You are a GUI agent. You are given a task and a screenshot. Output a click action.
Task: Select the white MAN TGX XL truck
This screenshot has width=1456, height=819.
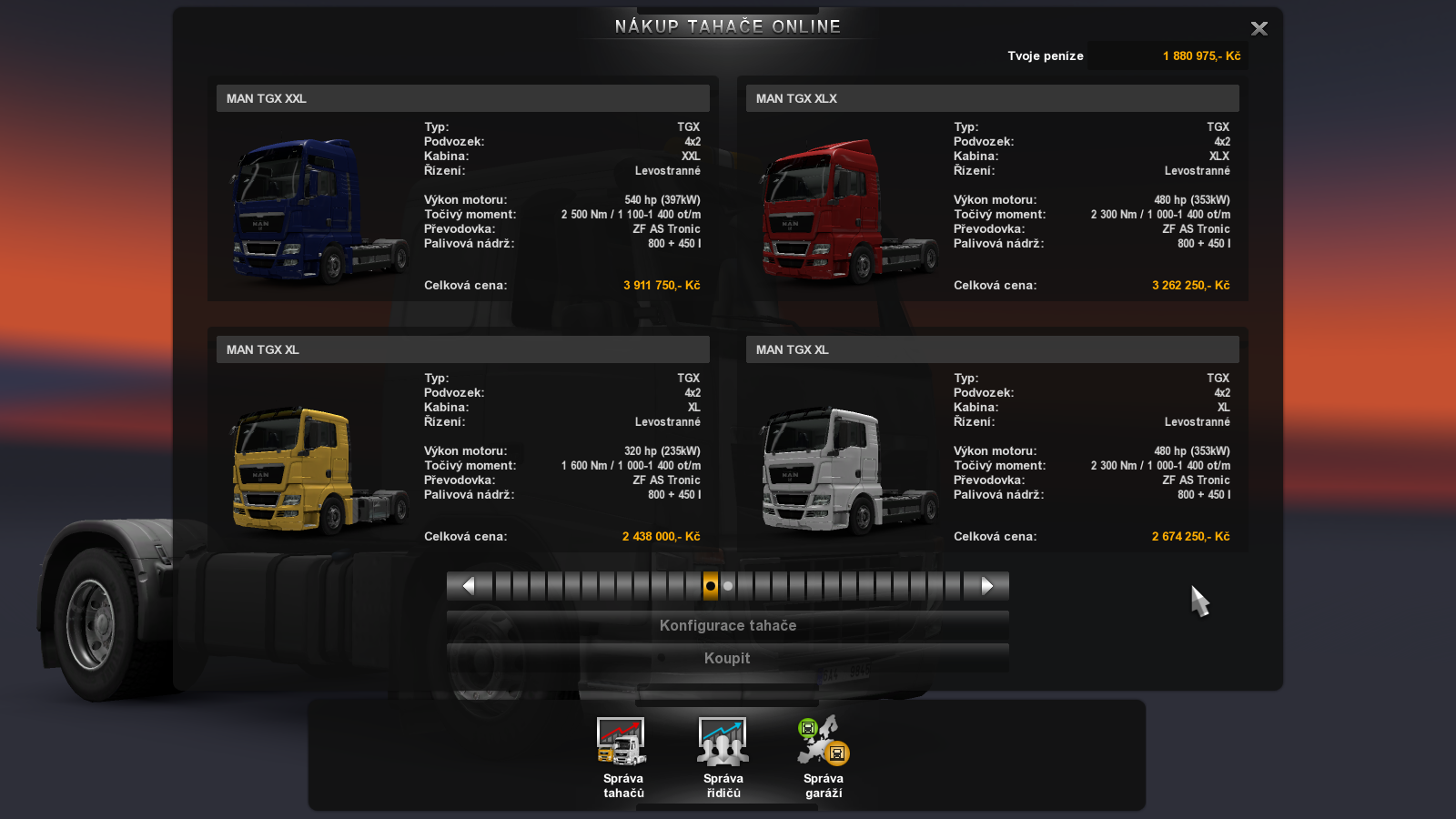click(848, 469)
